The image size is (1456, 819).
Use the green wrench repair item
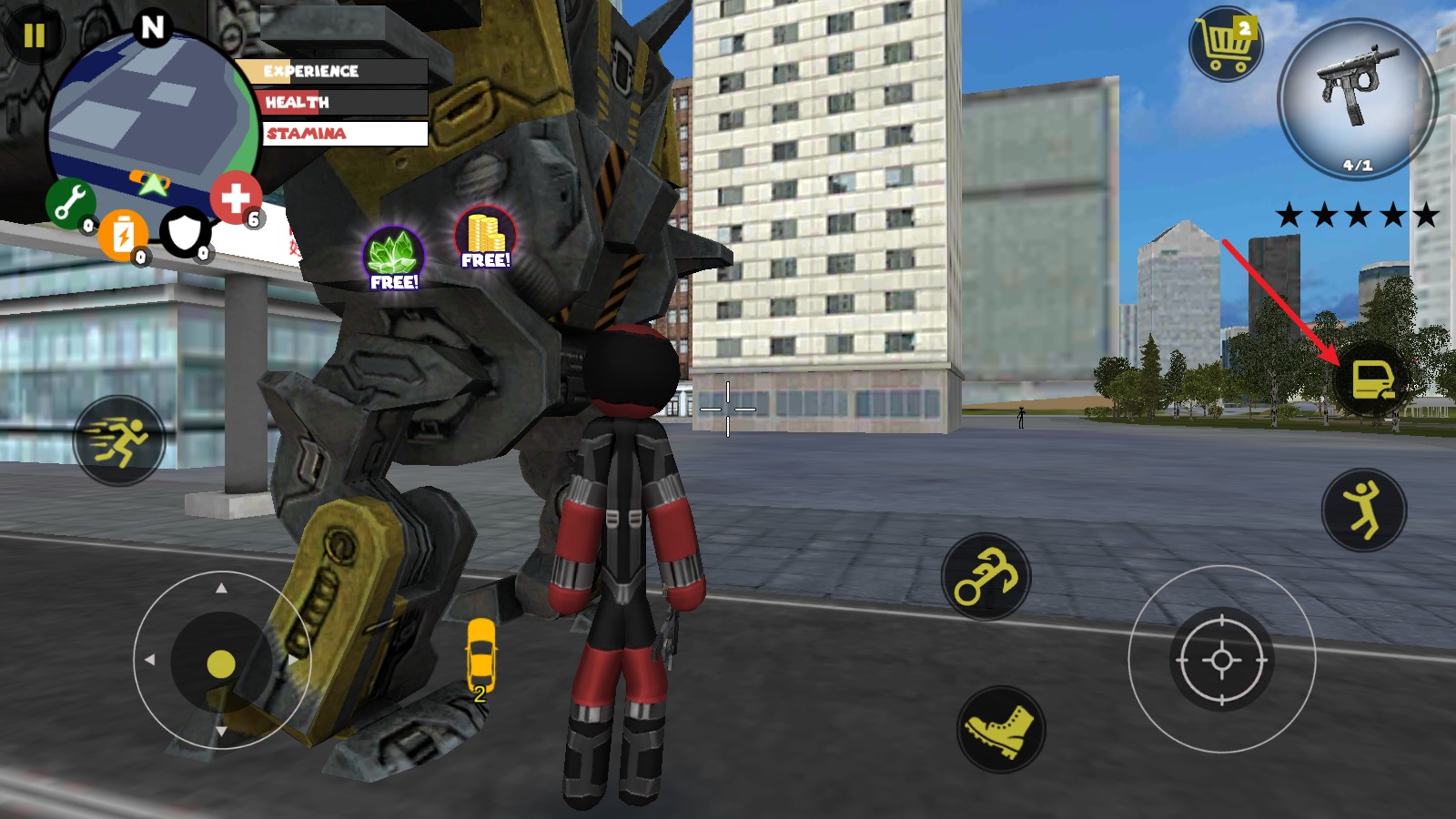(69, 202)
